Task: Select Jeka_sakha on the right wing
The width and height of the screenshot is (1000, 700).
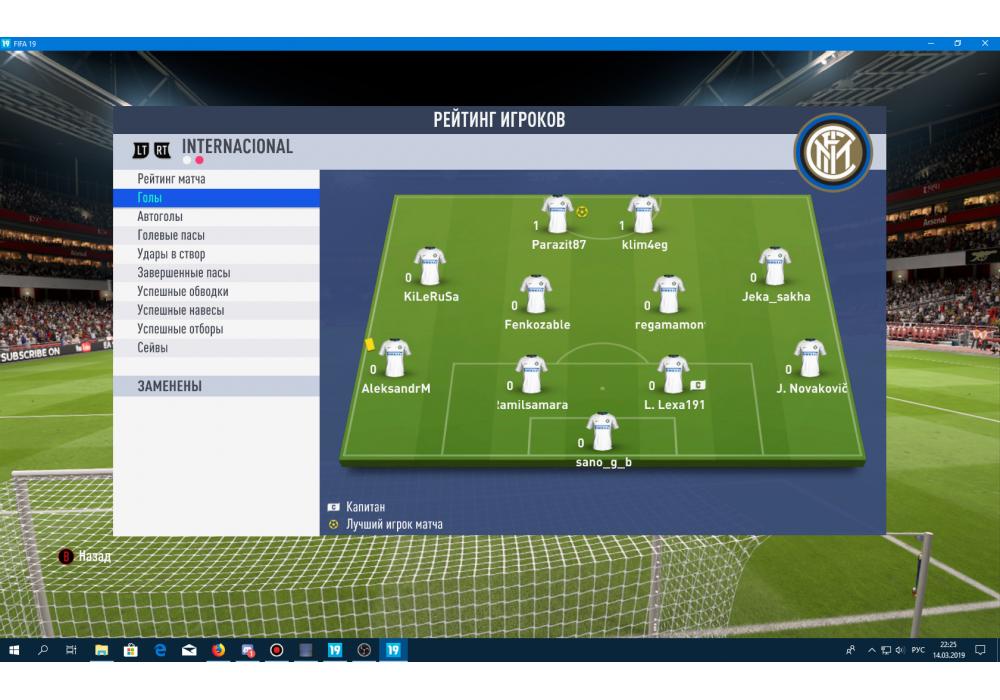Action: click(775, 268)
